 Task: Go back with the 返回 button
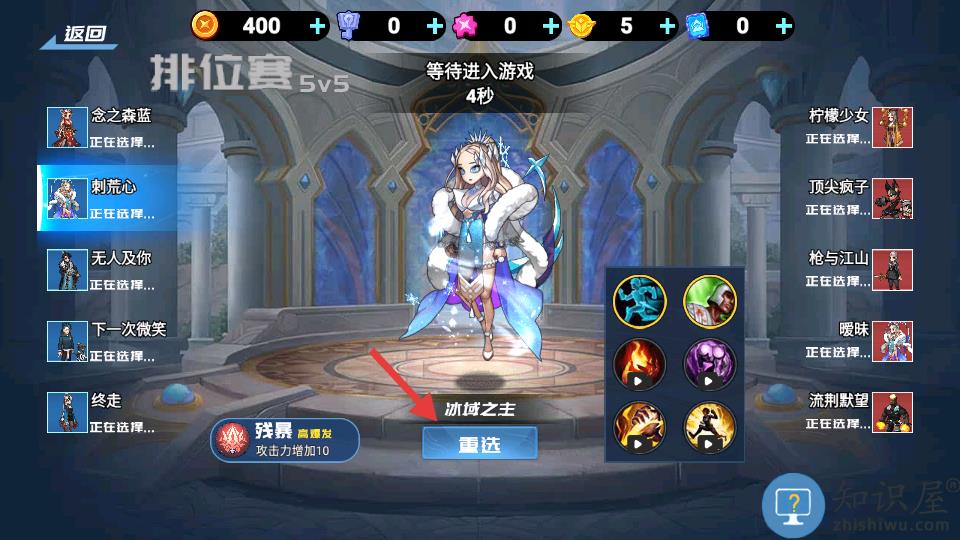(x=78, y=34)
